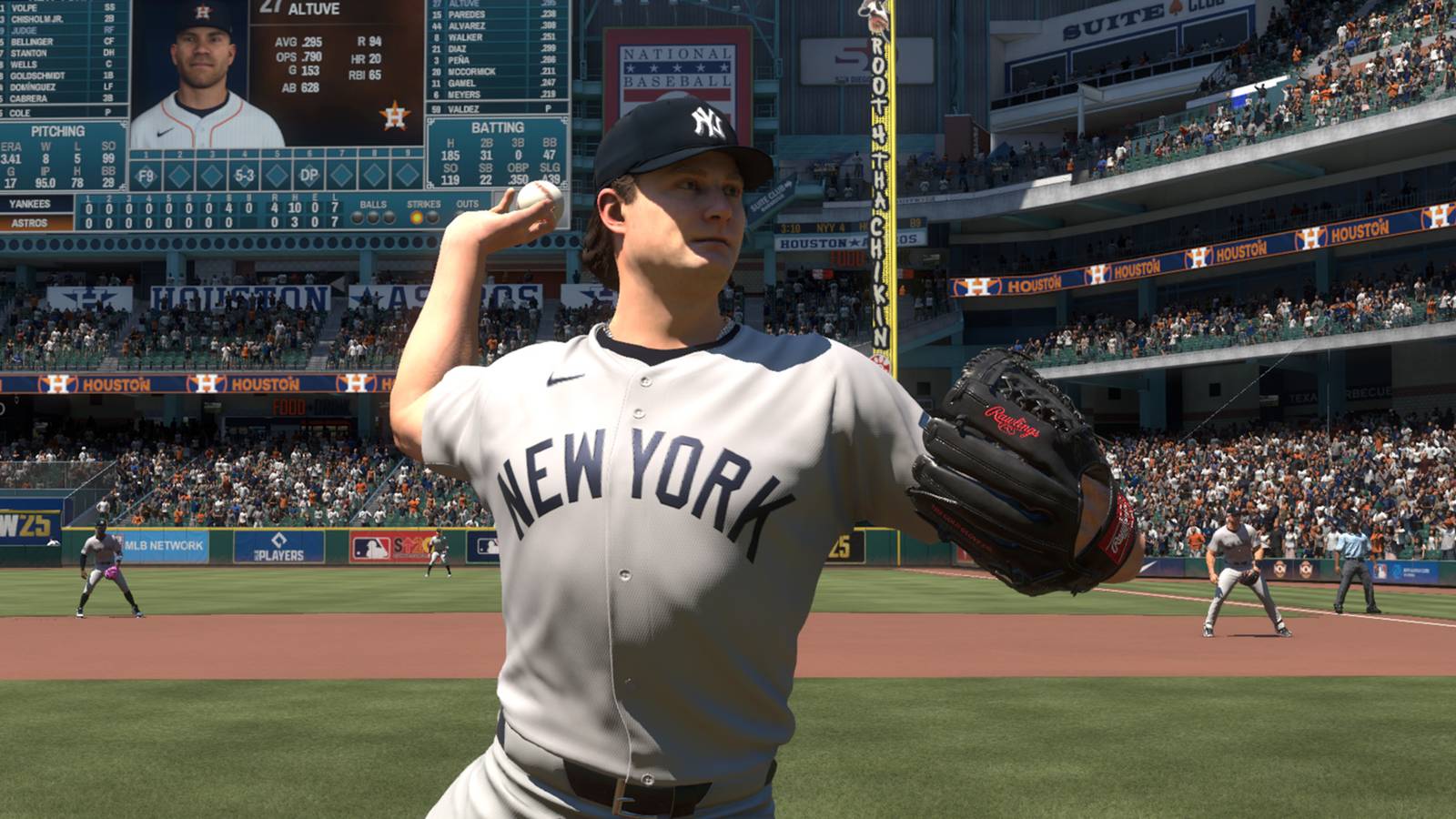The width and height of the screenshot is (1456, 819).
Task: Switch to the Astros scoreboard row
Action: click(30, 221)
